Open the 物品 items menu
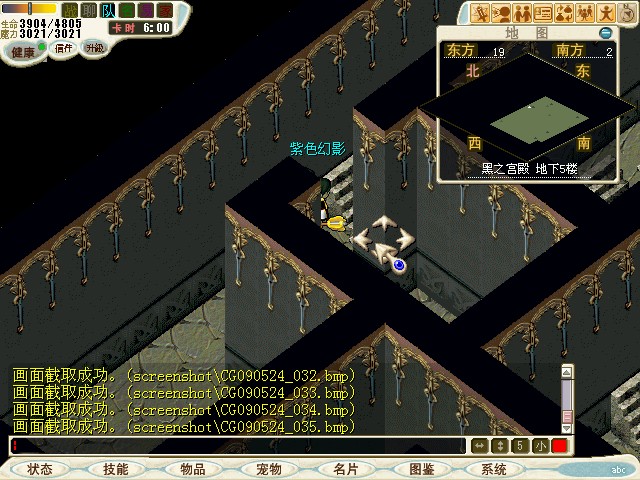This screenshot has height=480, width=640. (x=193, y=469)
